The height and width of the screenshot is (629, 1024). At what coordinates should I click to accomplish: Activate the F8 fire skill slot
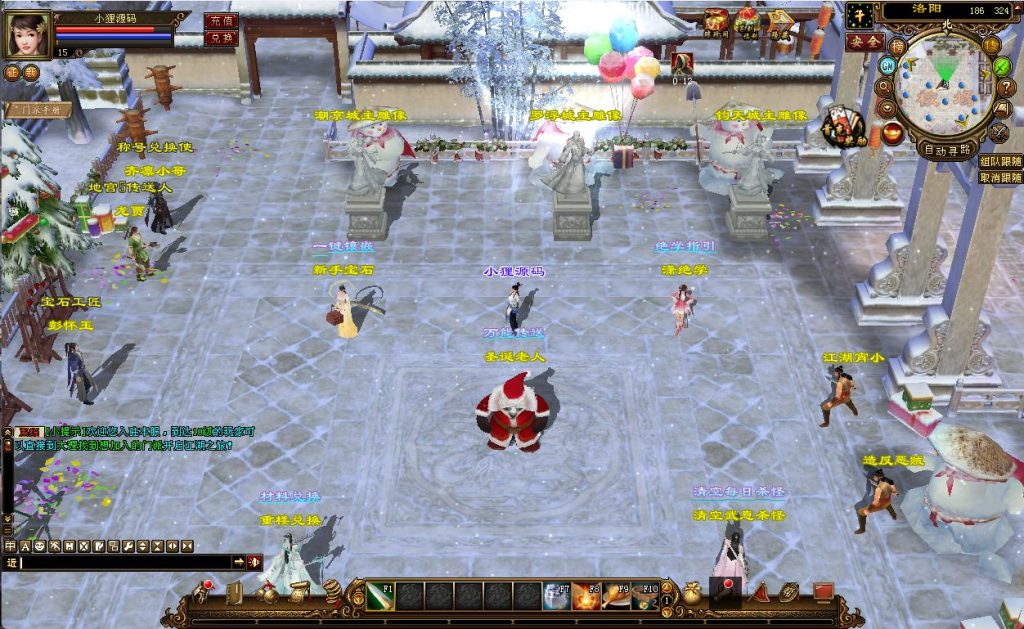pyautogui.click(x=586, y=596)
